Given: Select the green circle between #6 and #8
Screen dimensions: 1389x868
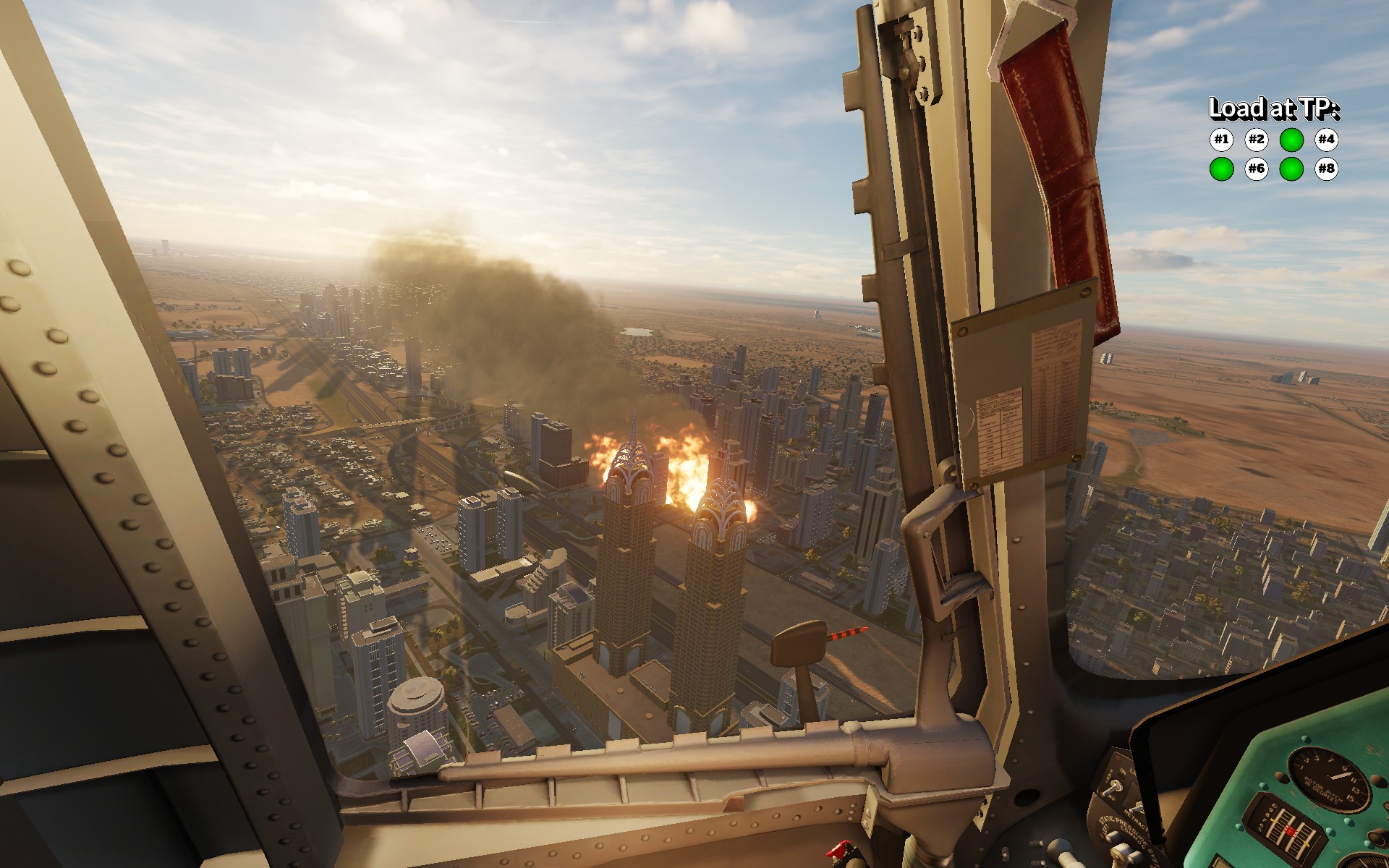Looking at the screenshot, I should tap(1291, 169).
